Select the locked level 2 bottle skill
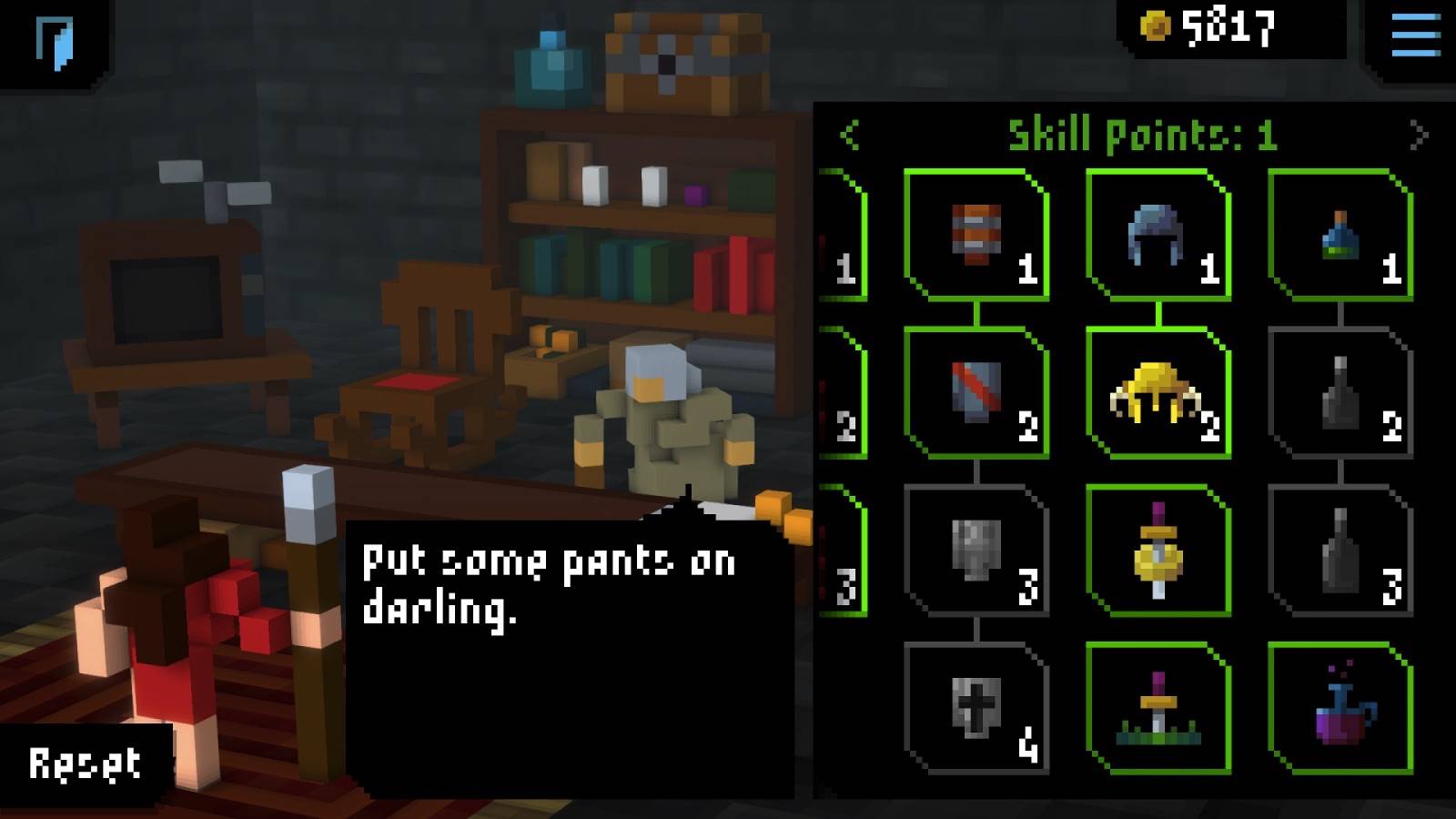 1340,392
